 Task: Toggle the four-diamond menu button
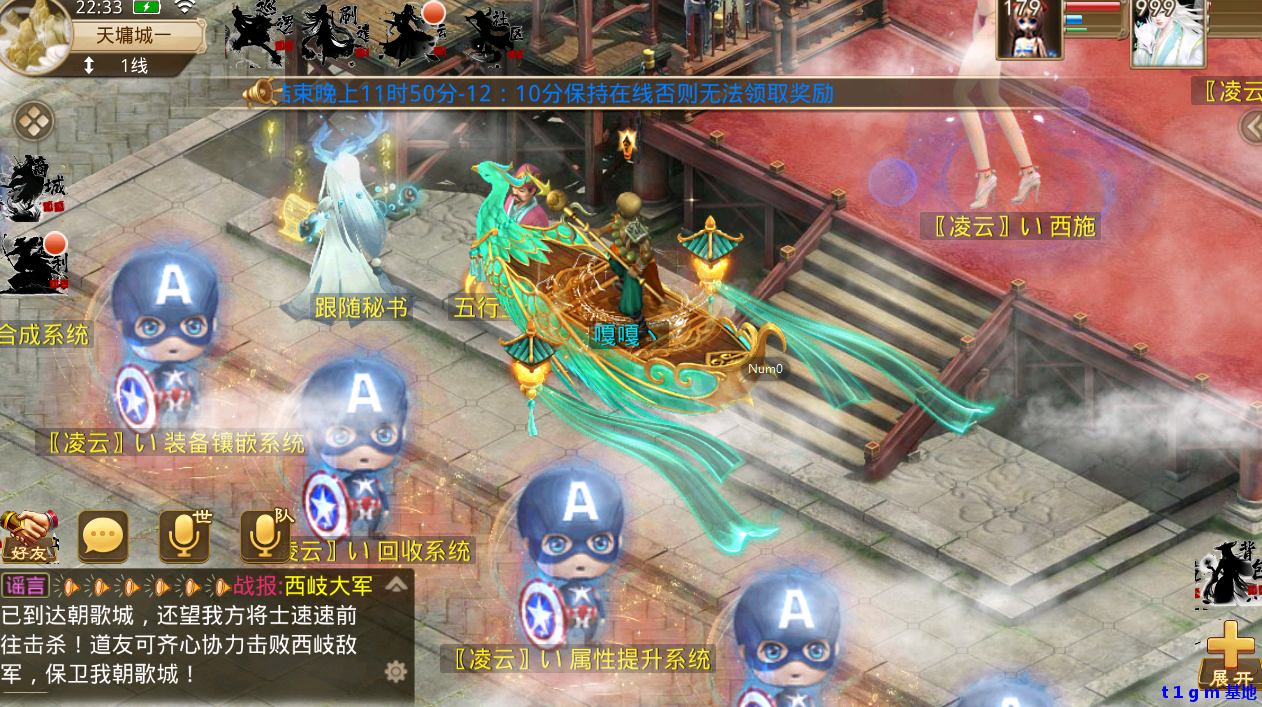click(x=34, y=122)
